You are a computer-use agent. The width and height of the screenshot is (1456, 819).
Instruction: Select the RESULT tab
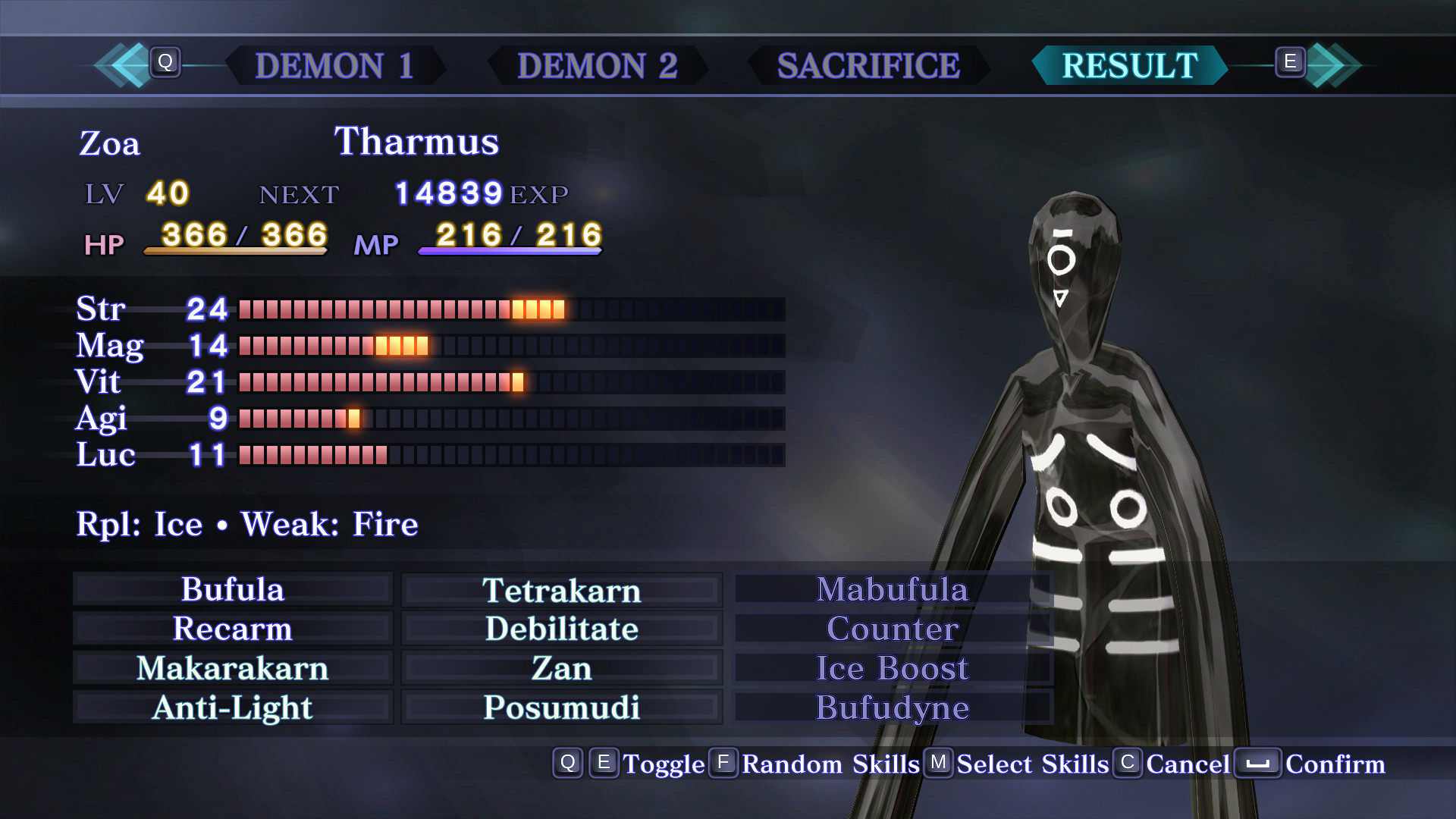(x=1129, y=66)
